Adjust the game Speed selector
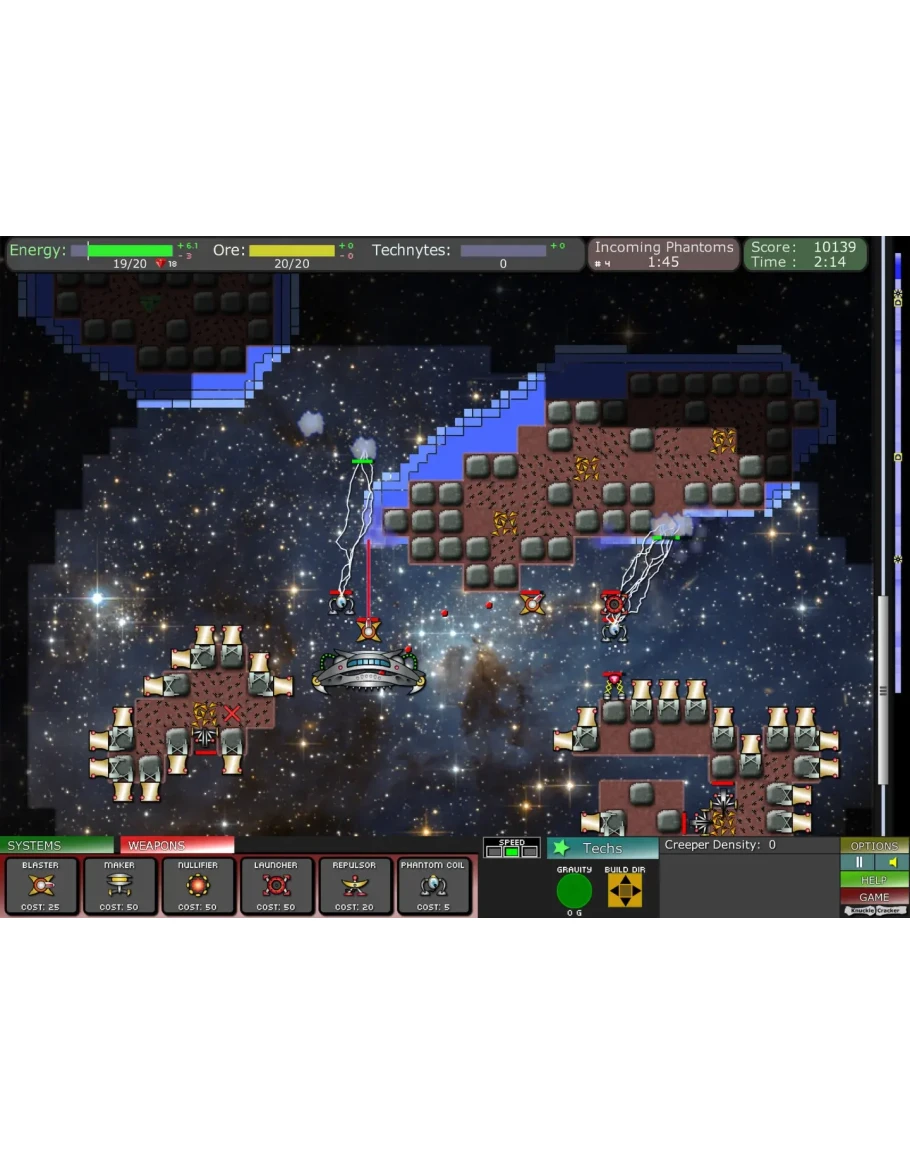The image size is (910, 1155). [511, 851]
